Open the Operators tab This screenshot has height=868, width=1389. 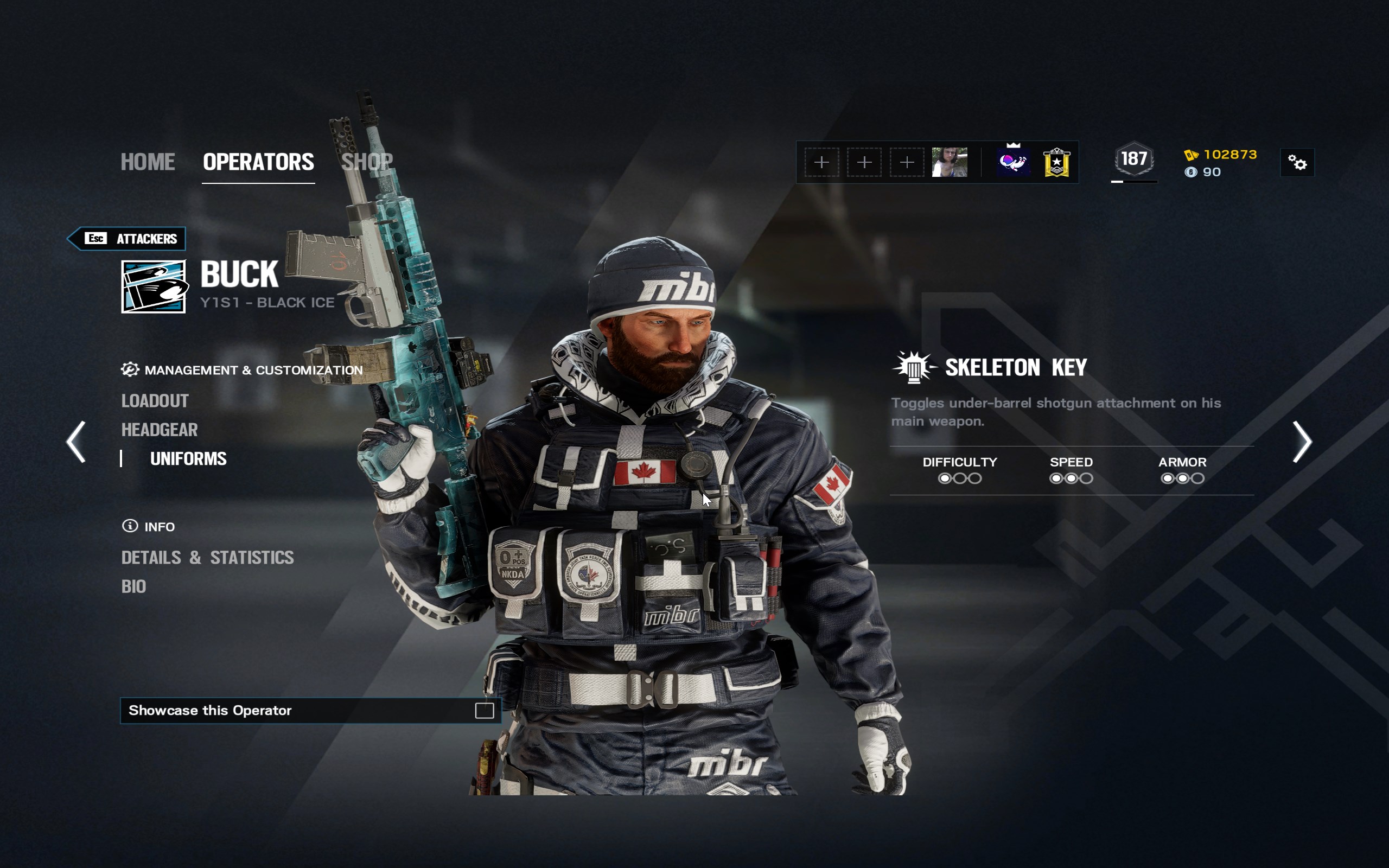[x=258, y=162]
